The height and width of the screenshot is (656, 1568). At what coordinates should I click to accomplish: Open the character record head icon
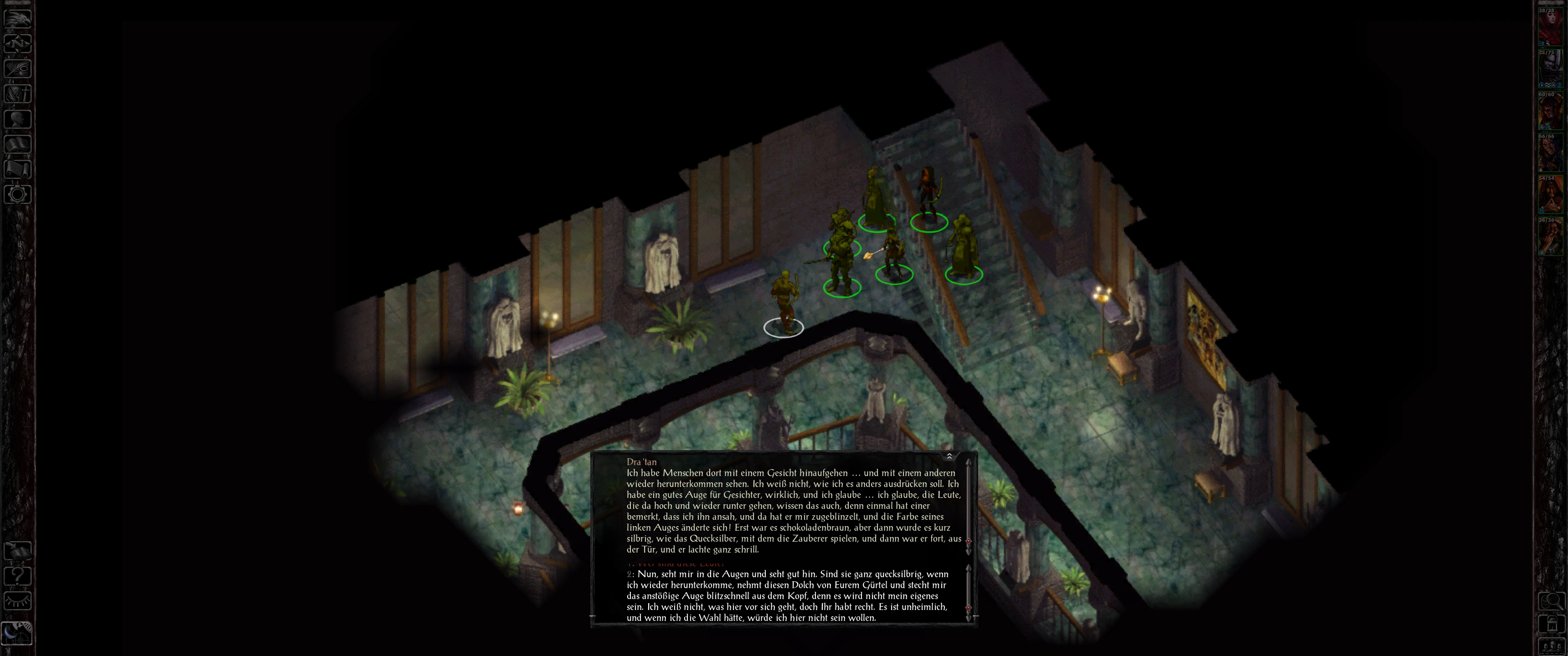pos(18,118)
